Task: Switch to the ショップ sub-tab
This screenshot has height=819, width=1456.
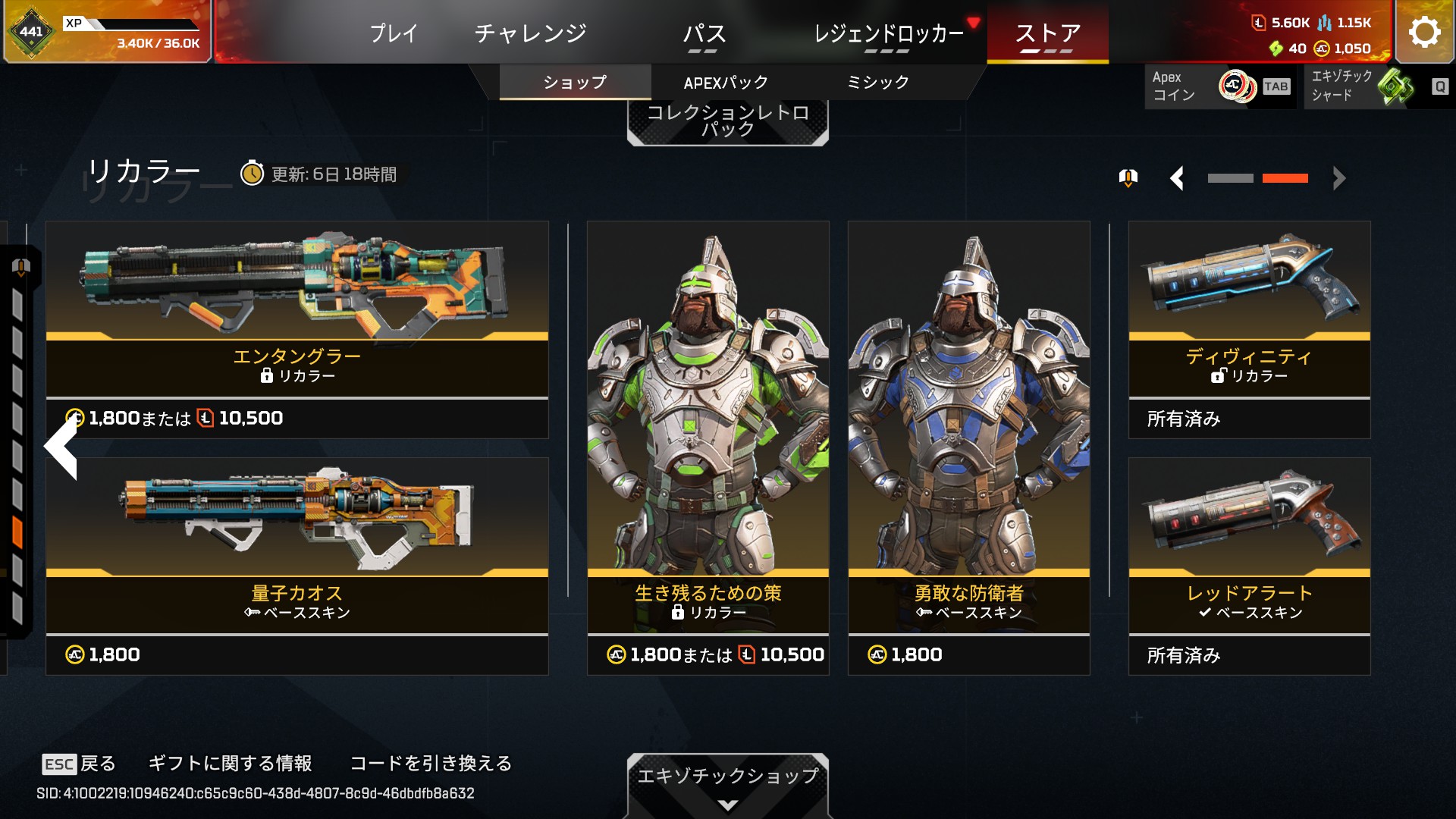Action: [x=575, y=83]
